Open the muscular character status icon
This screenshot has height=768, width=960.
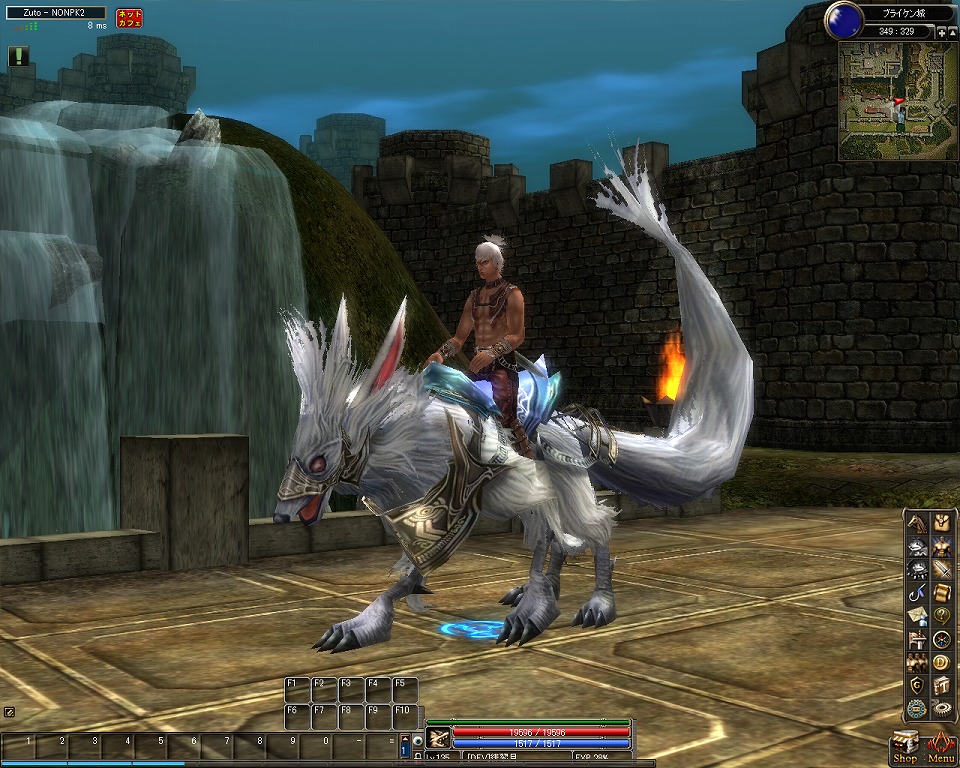941,546
